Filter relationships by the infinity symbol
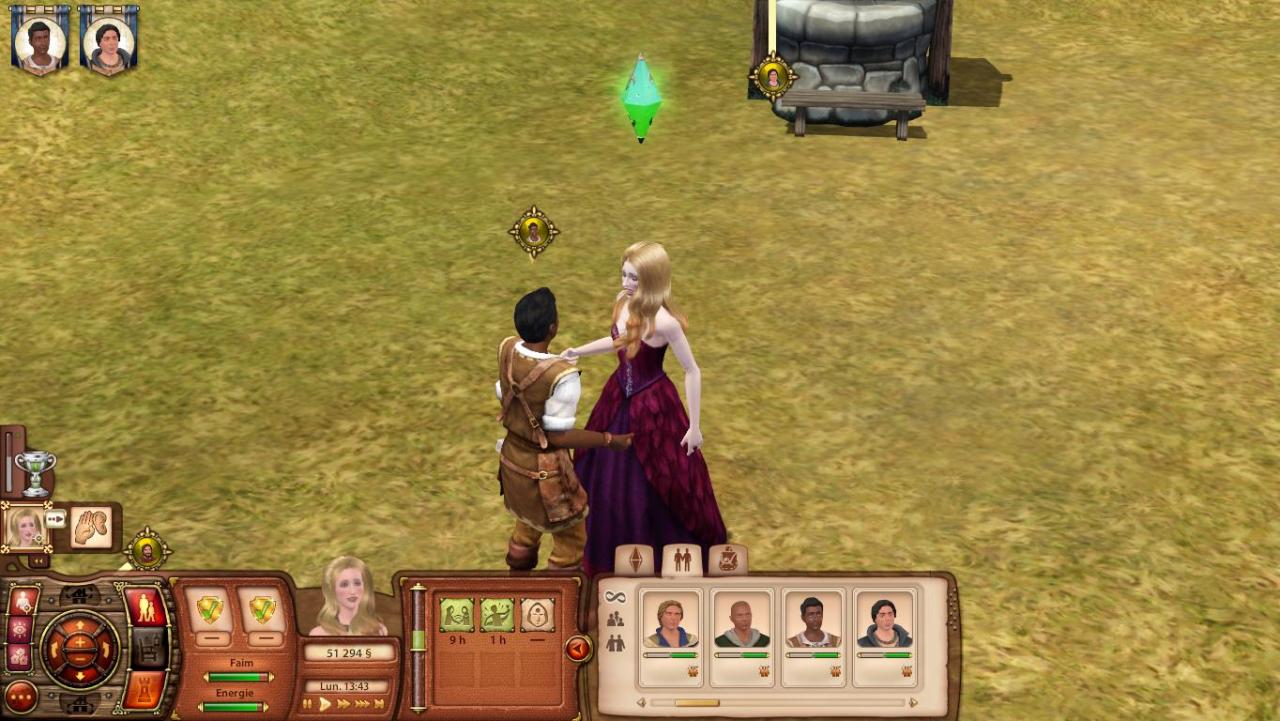 coord(615,597)
